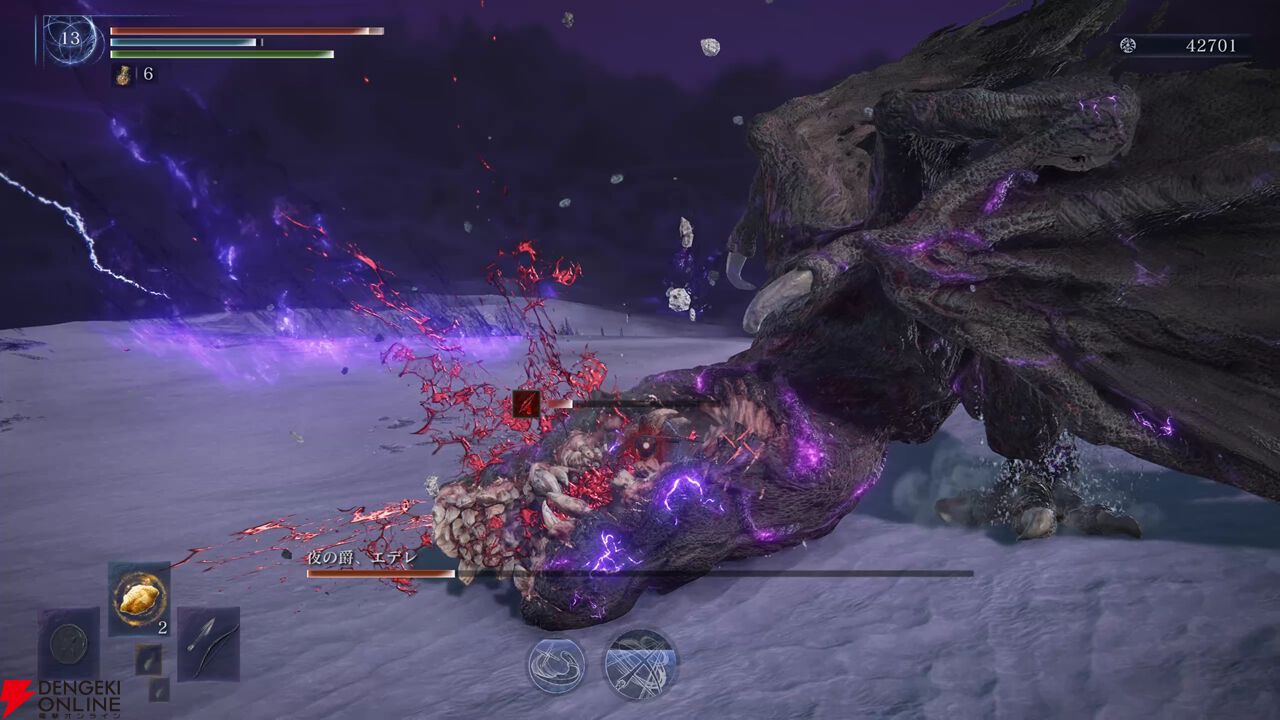Use the flask icon beside the 6

126,74
